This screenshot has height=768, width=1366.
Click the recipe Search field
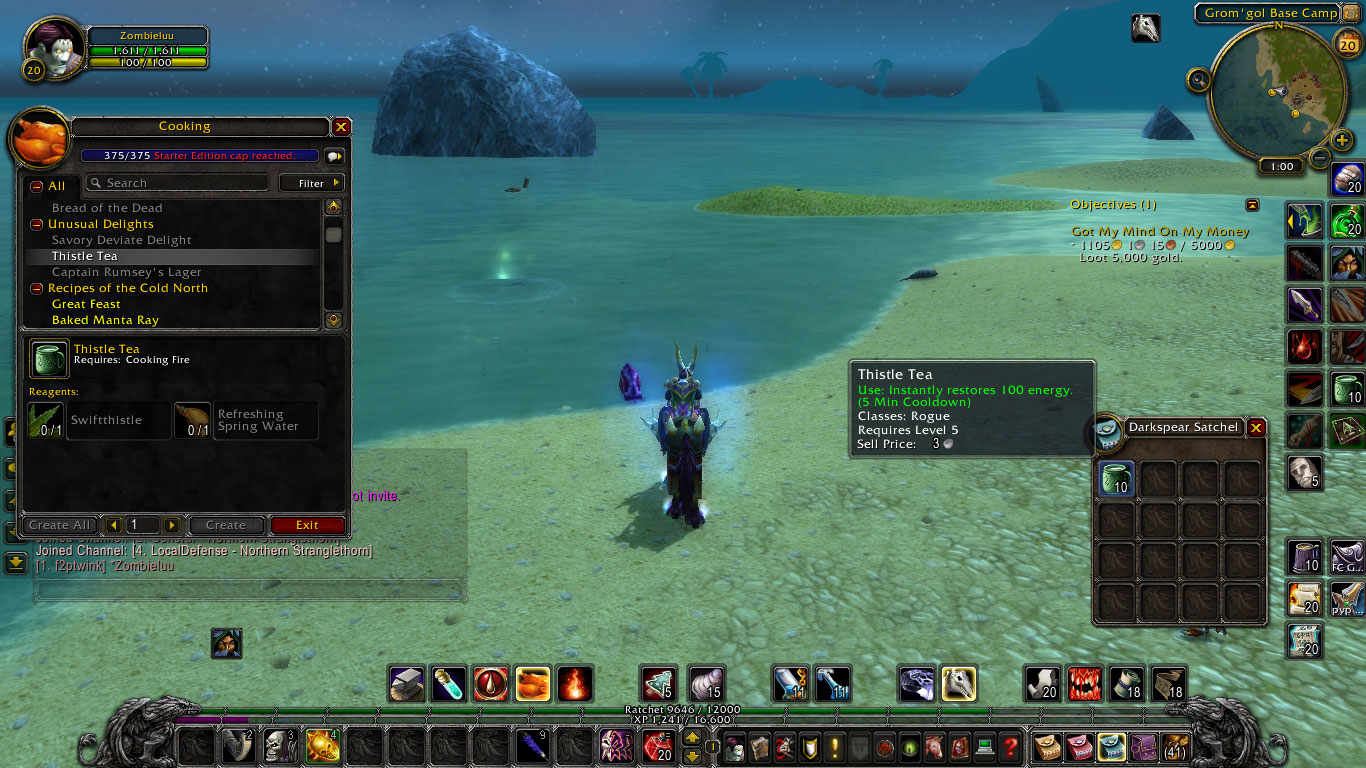pos(178,183)
